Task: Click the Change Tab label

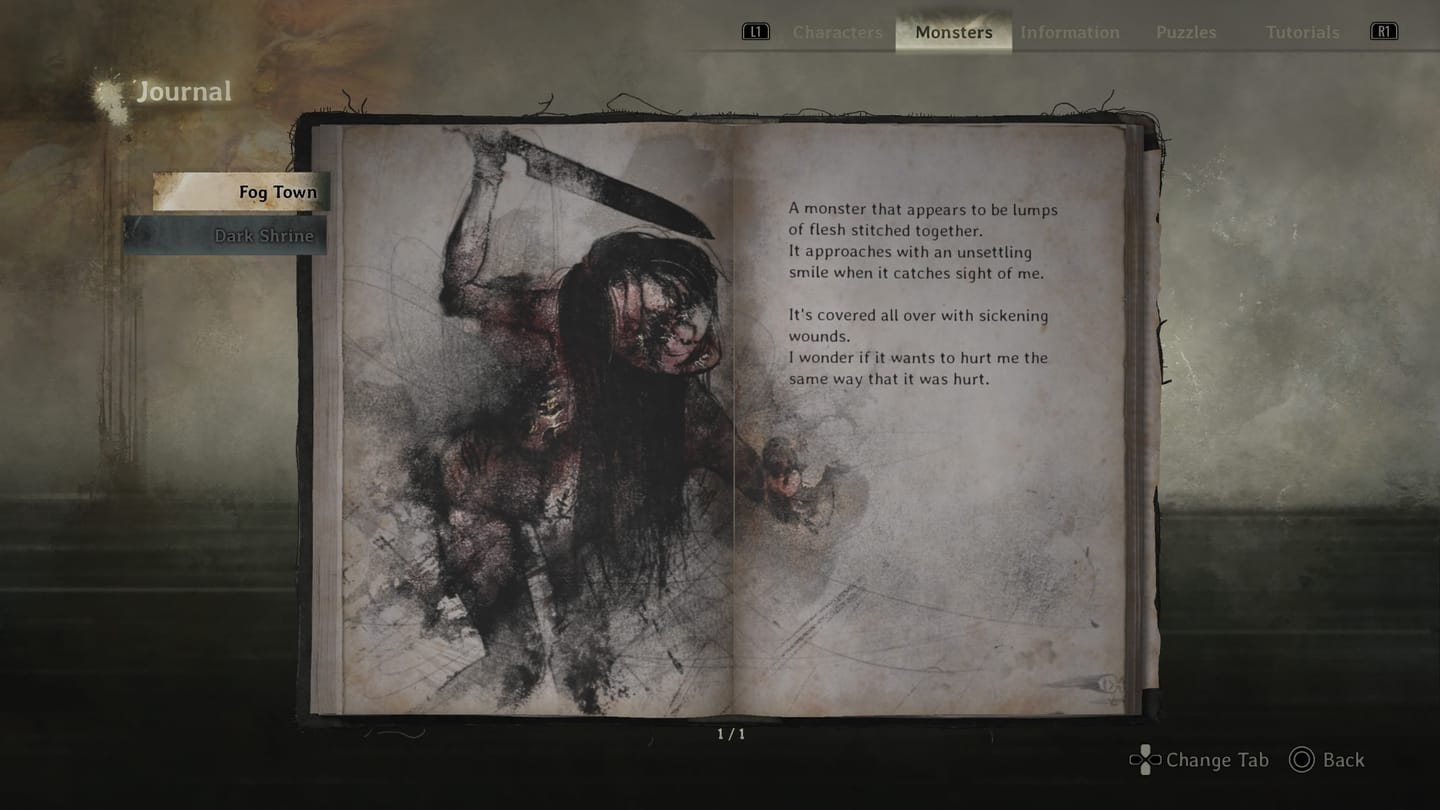Action: pos(1215,760)
